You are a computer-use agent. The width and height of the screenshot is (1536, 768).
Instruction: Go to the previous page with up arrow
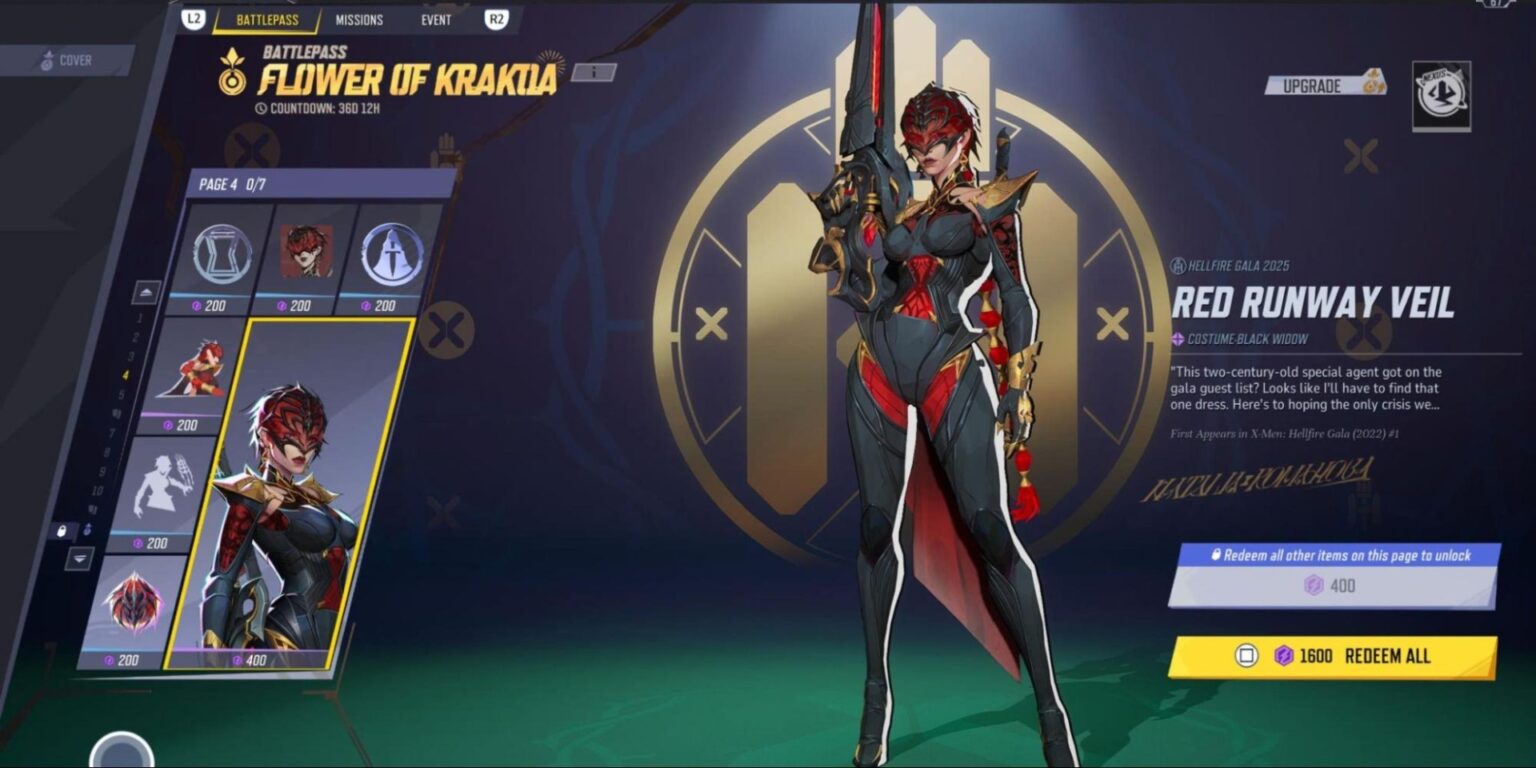click(x=147, y=293)
